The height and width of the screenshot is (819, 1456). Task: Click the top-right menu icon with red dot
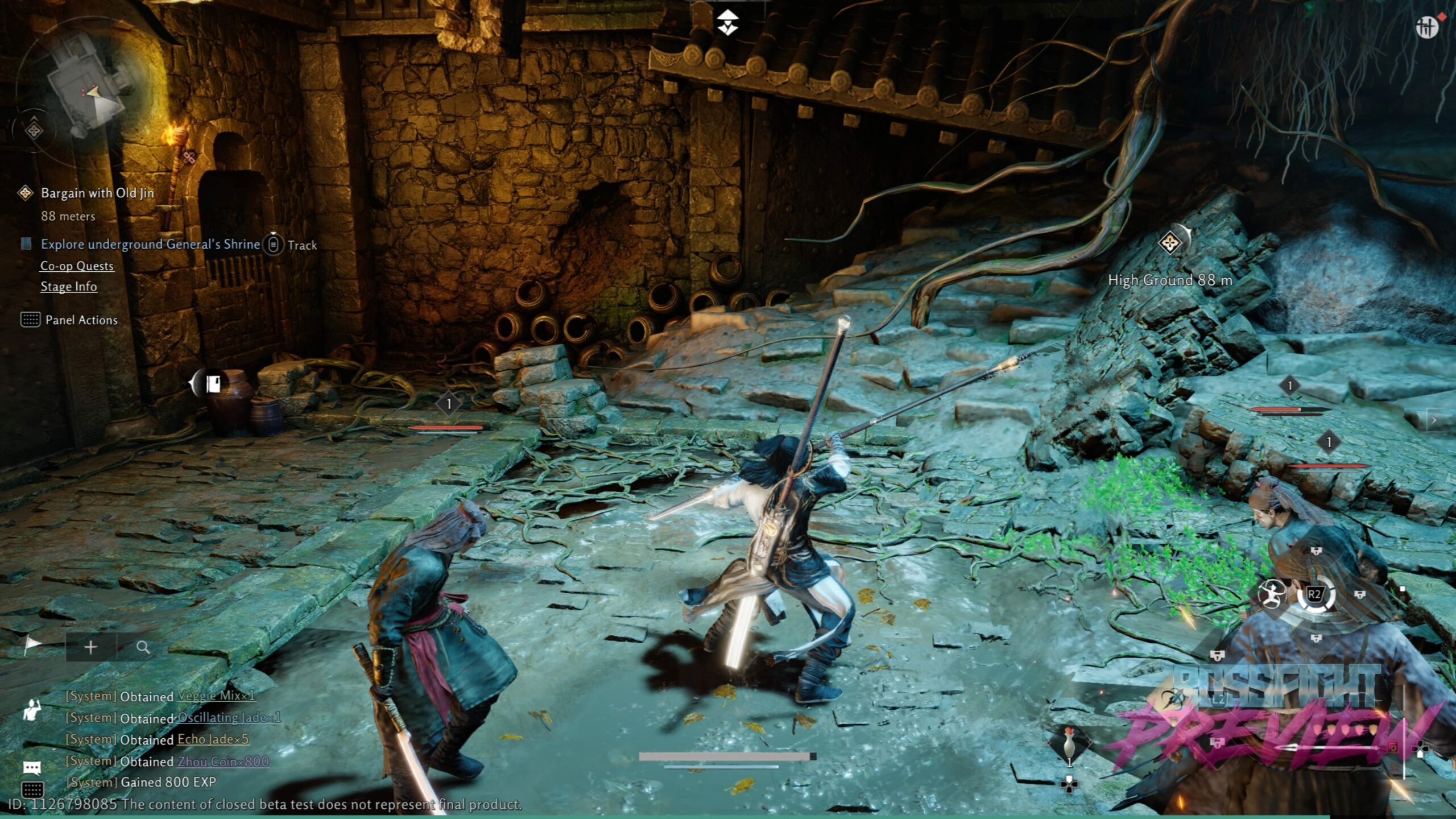coord(1427,26)
